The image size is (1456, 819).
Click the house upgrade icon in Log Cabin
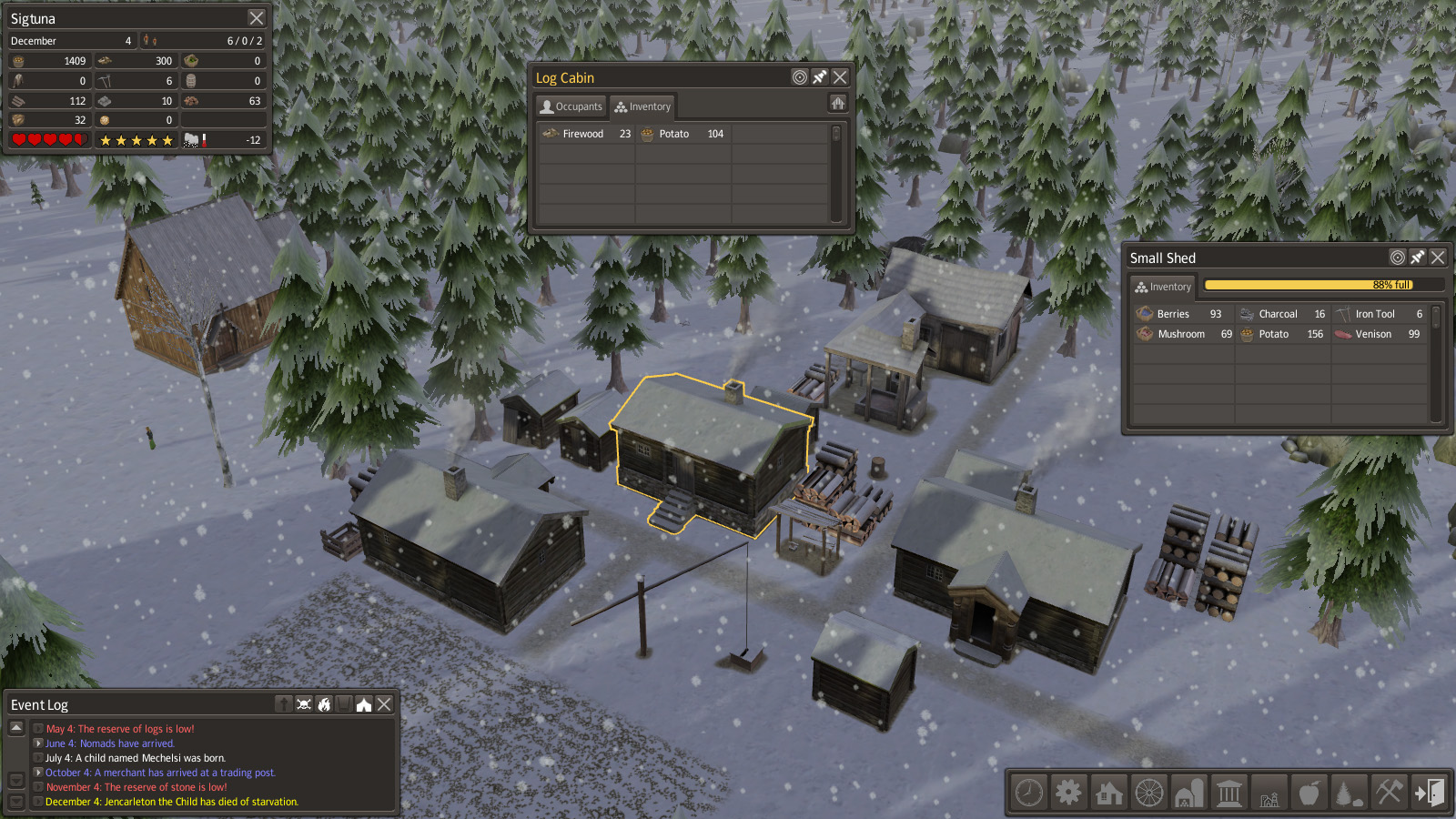pyautogui.click(x=838, y=104)
